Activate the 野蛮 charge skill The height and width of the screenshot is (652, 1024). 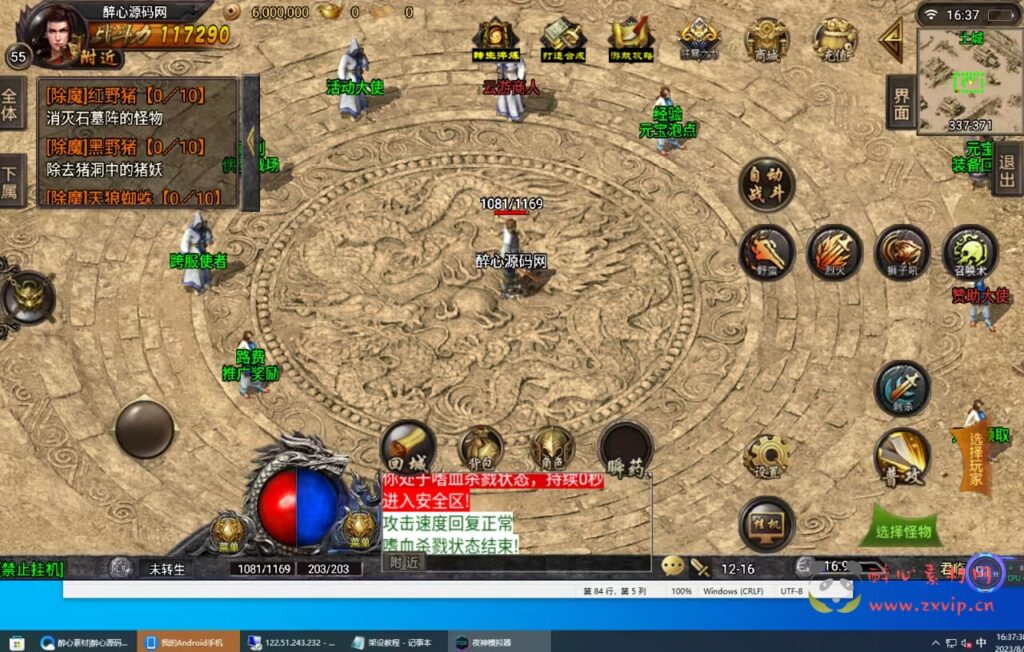767,250
